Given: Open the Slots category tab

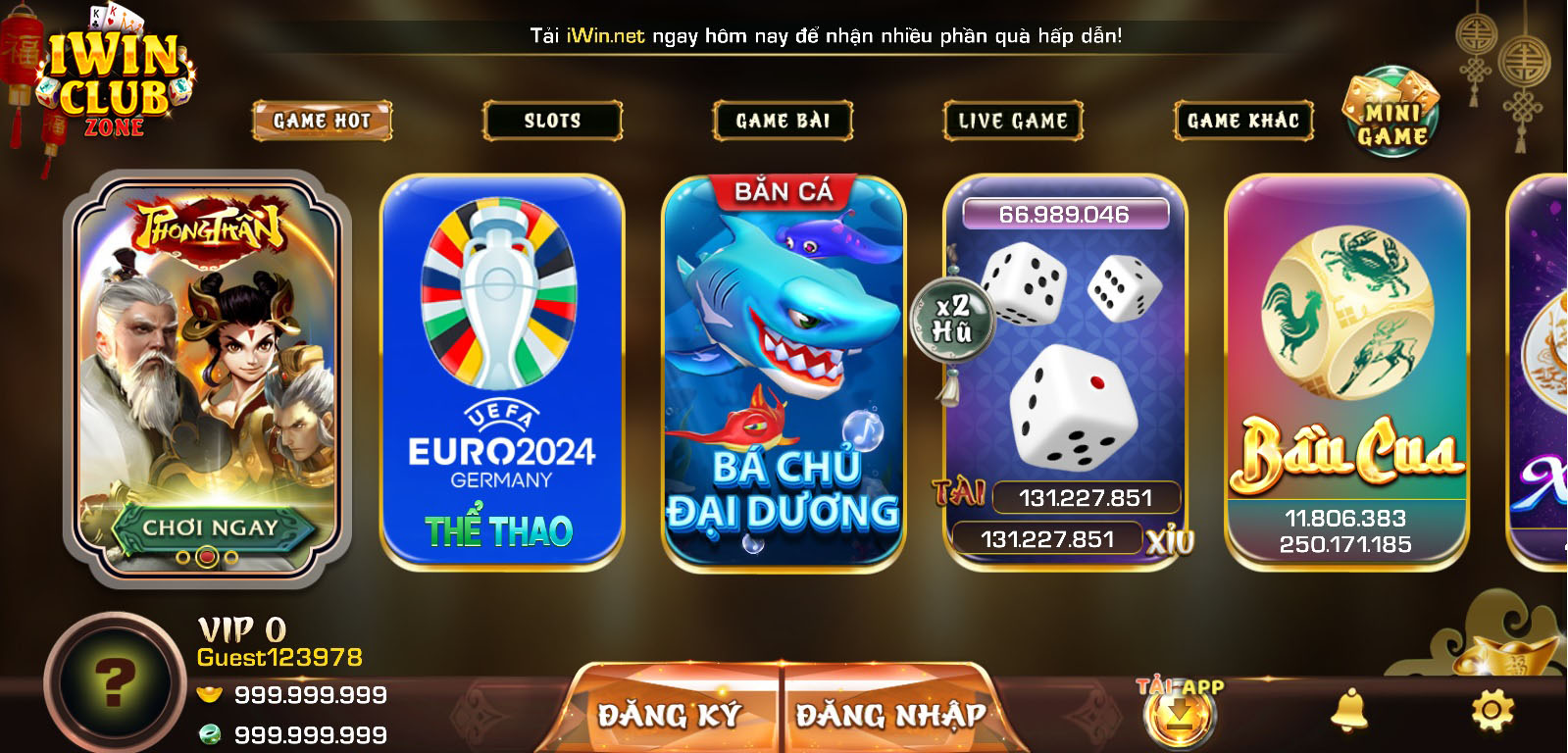Looking at the screenshot, I should click(x=552, y=122).
